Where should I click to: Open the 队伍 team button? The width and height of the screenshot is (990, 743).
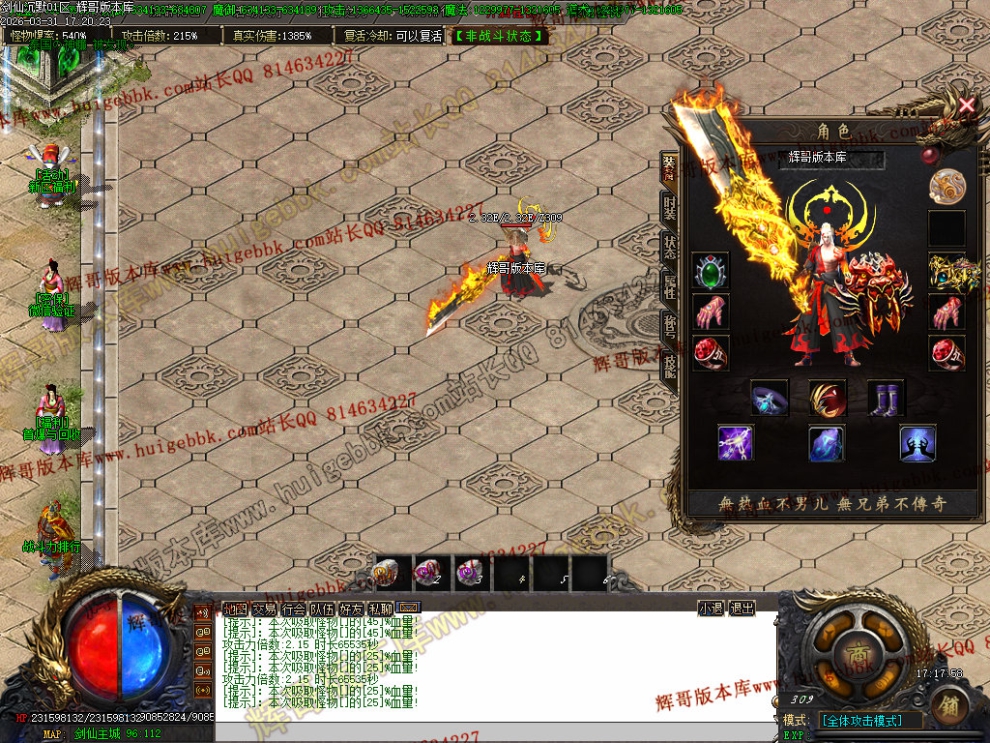point(322,608)
